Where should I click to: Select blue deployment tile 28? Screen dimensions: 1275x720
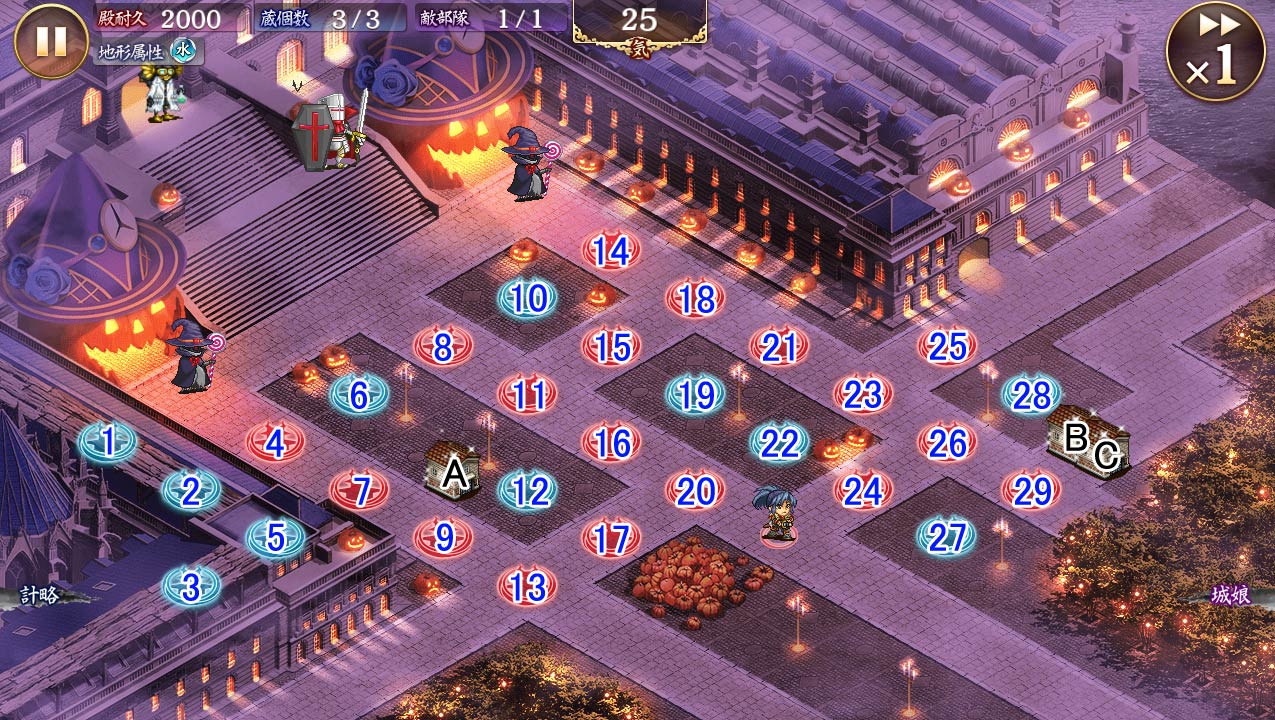pos(1031,395)
